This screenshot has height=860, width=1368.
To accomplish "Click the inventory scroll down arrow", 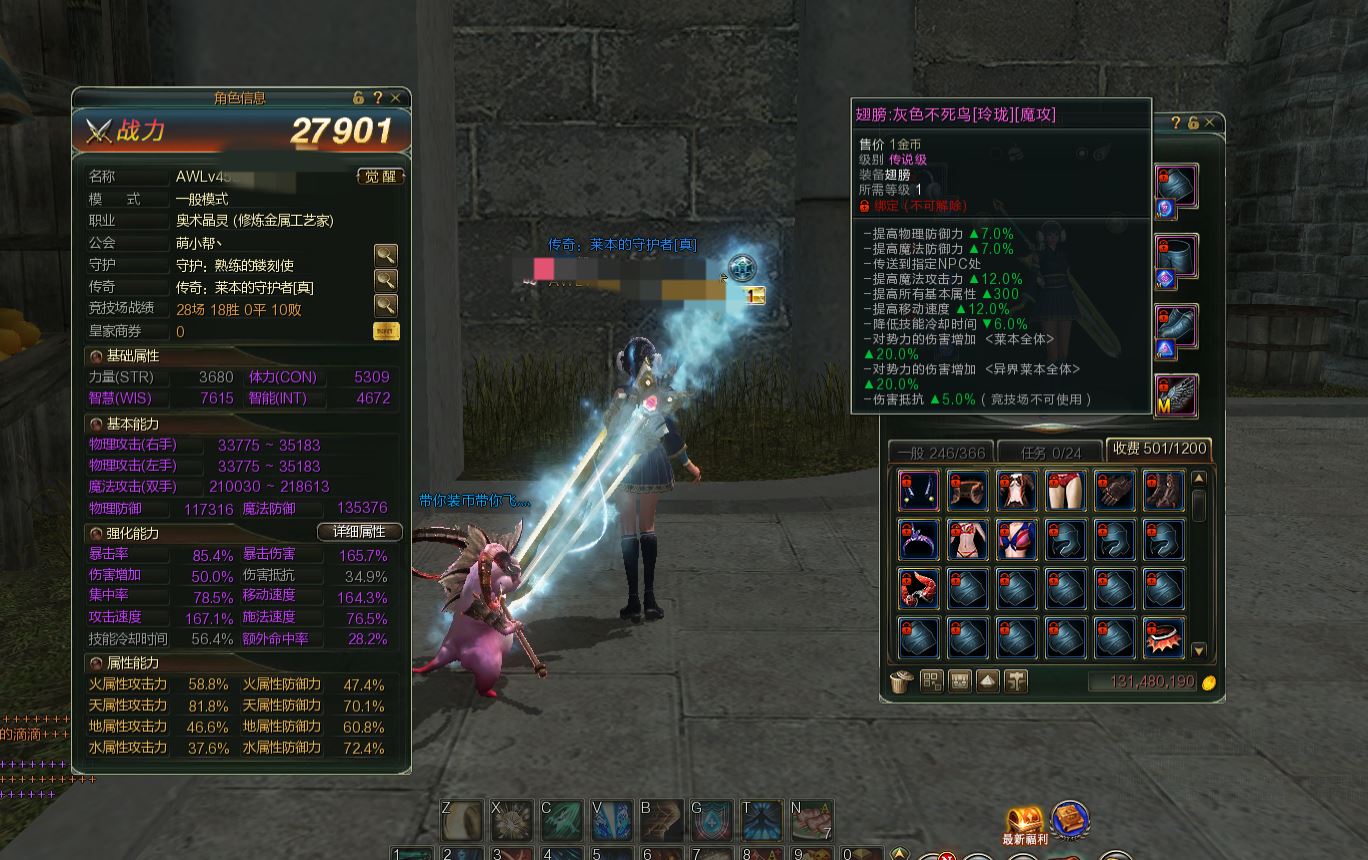I will tap(1199, 650).
